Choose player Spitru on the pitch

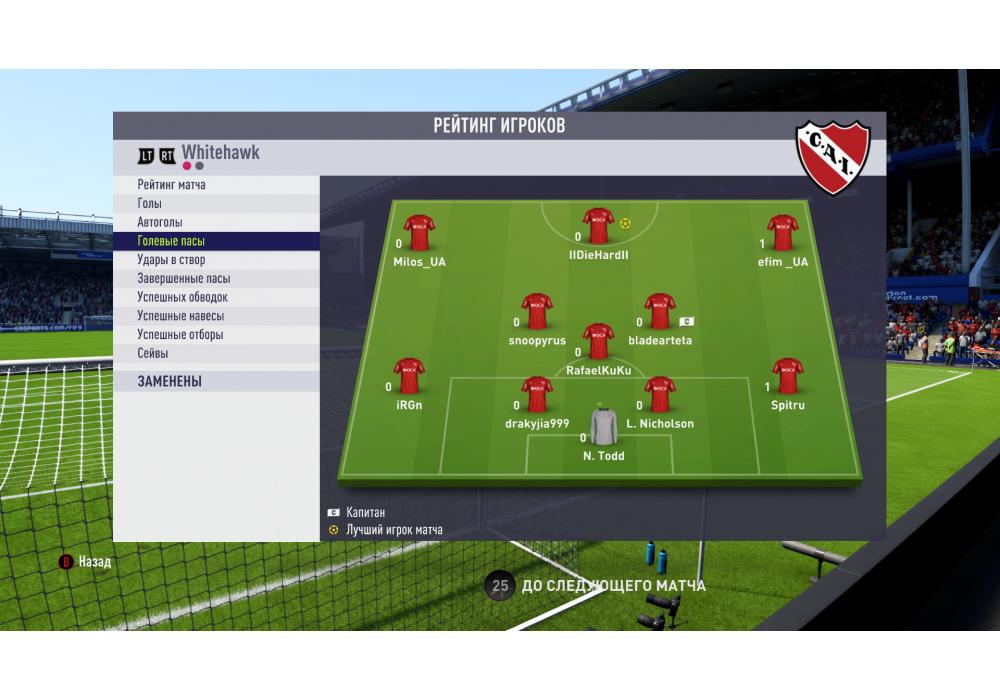(788, 376)
